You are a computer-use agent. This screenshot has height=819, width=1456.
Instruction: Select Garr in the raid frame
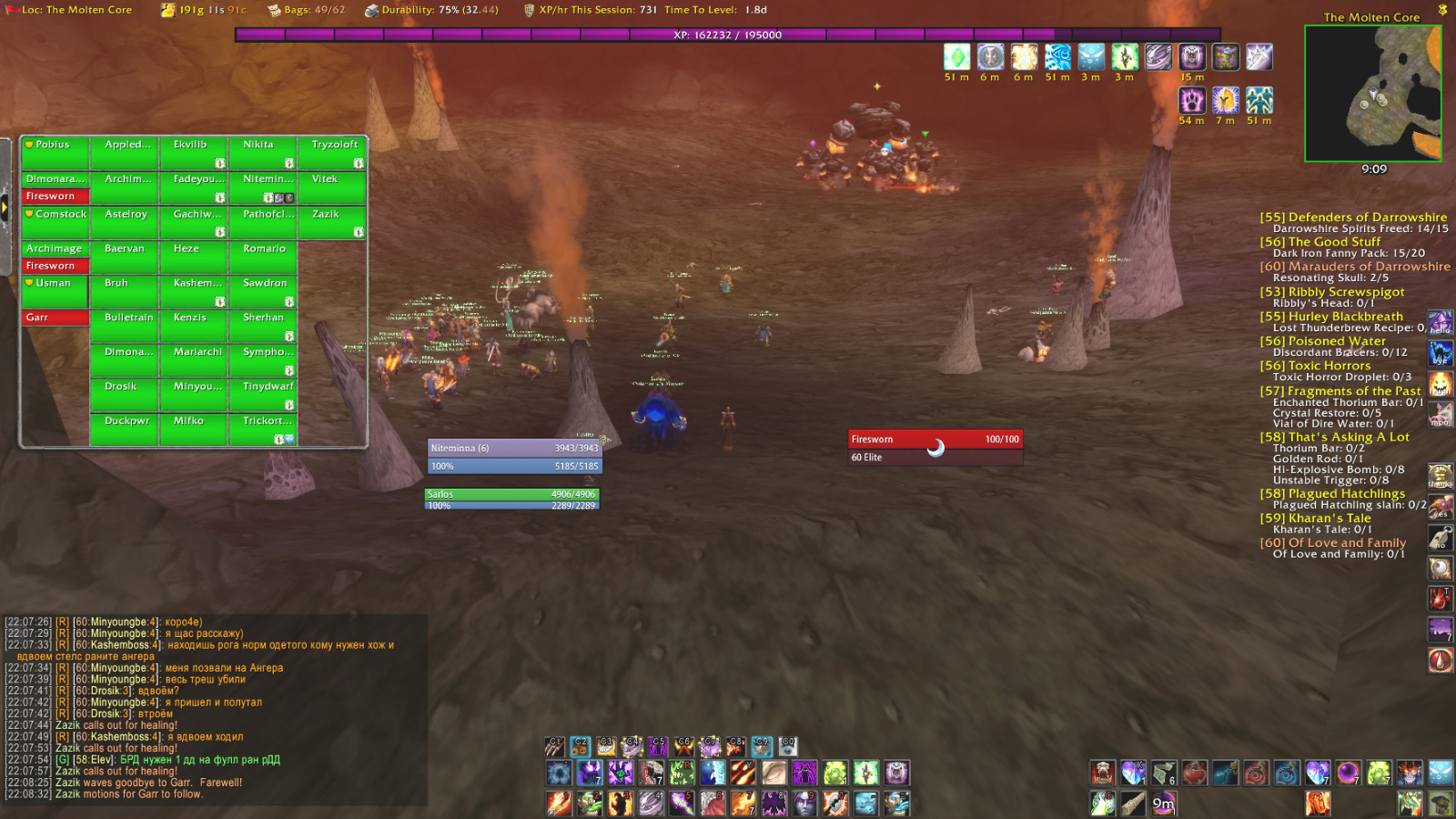[54, 317]
